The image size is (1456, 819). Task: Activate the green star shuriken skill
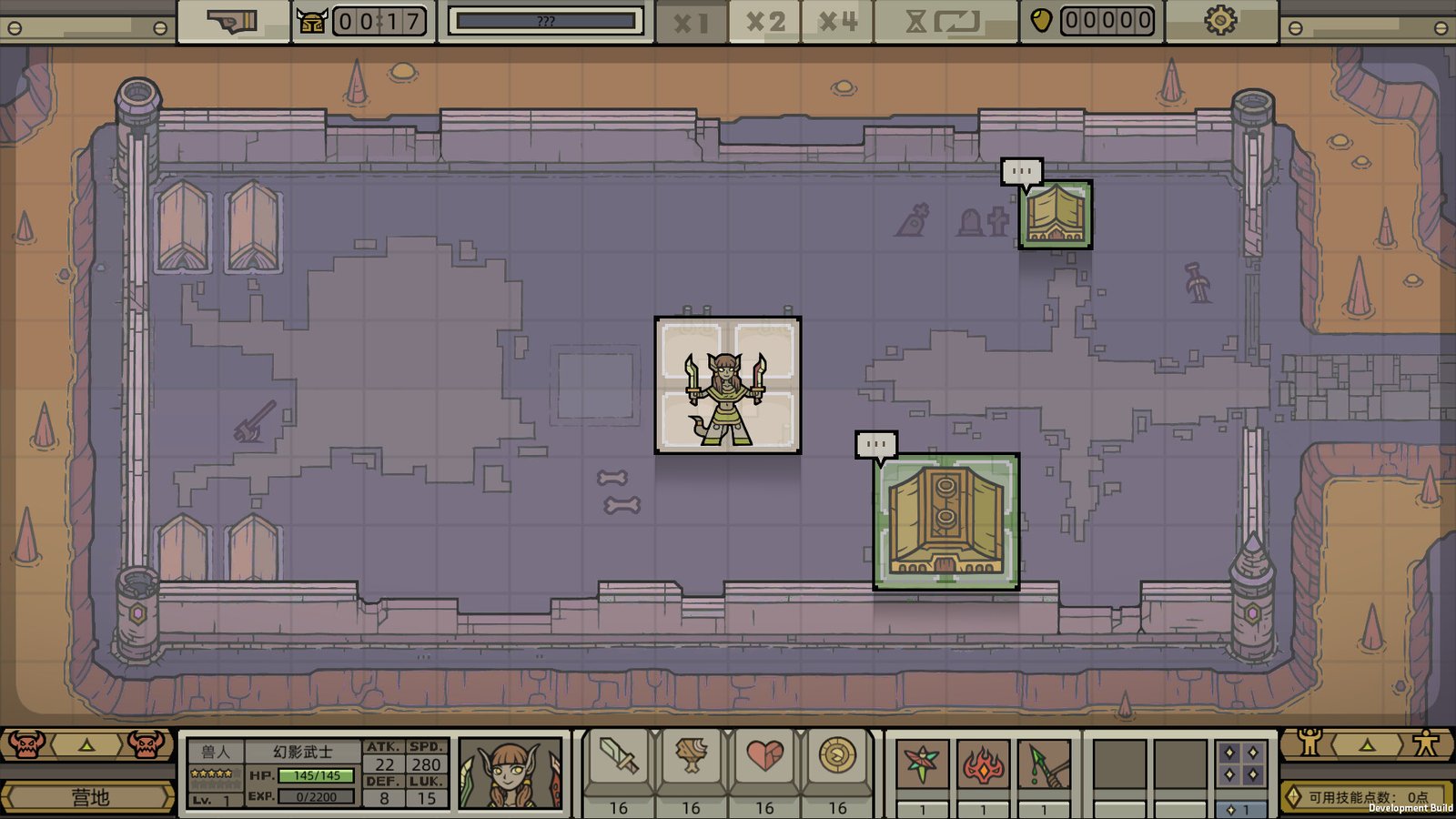[x=922, y=763]
